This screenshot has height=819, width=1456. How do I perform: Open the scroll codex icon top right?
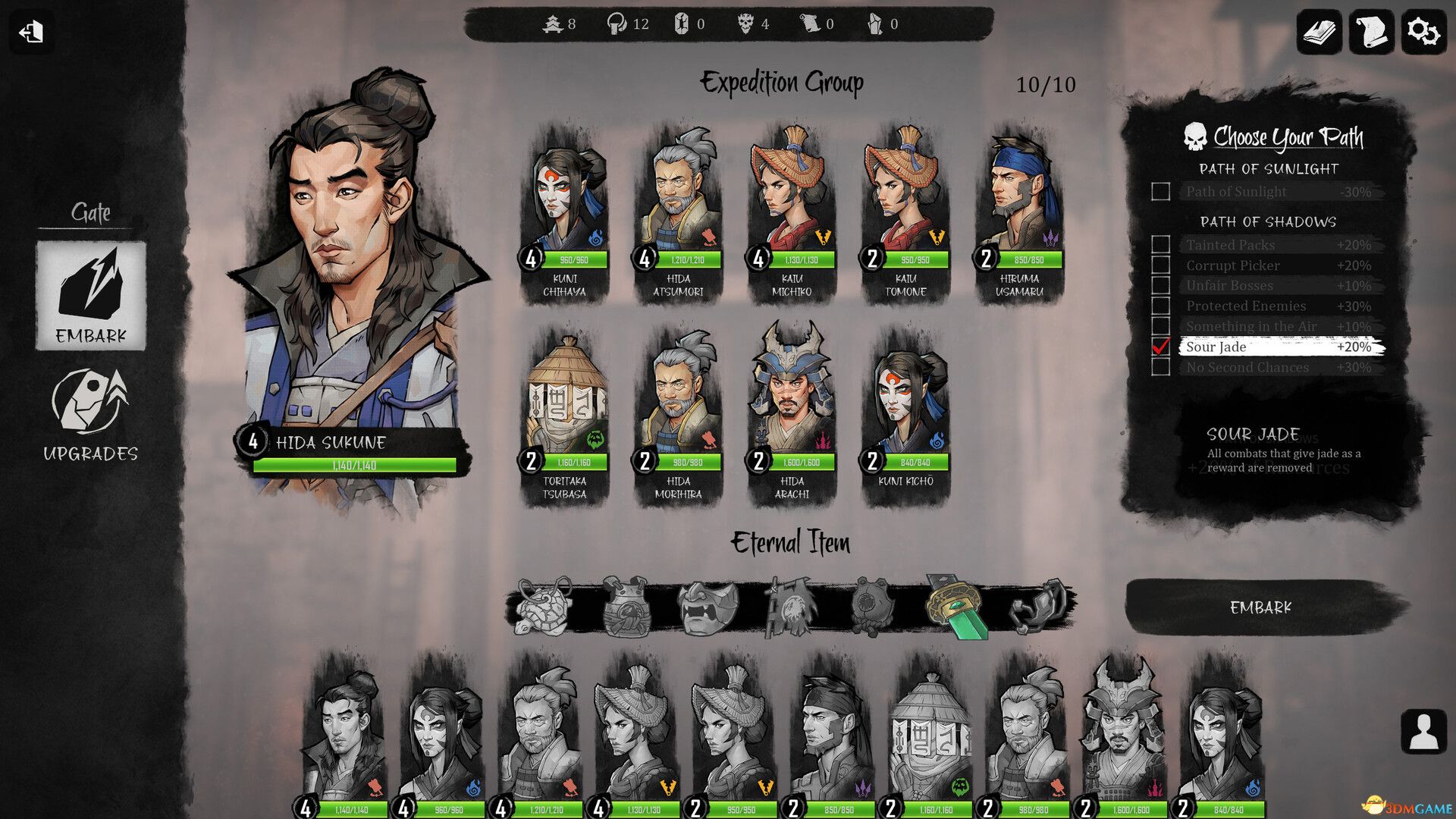tap(1372, 33)
